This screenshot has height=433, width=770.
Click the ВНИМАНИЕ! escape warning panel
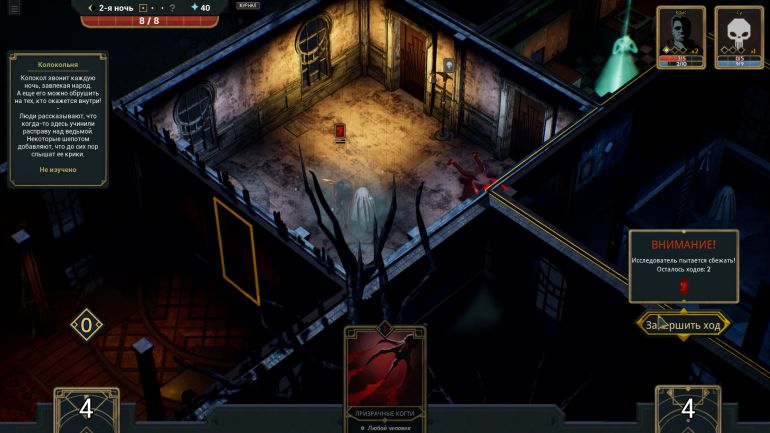click(684, 266)
